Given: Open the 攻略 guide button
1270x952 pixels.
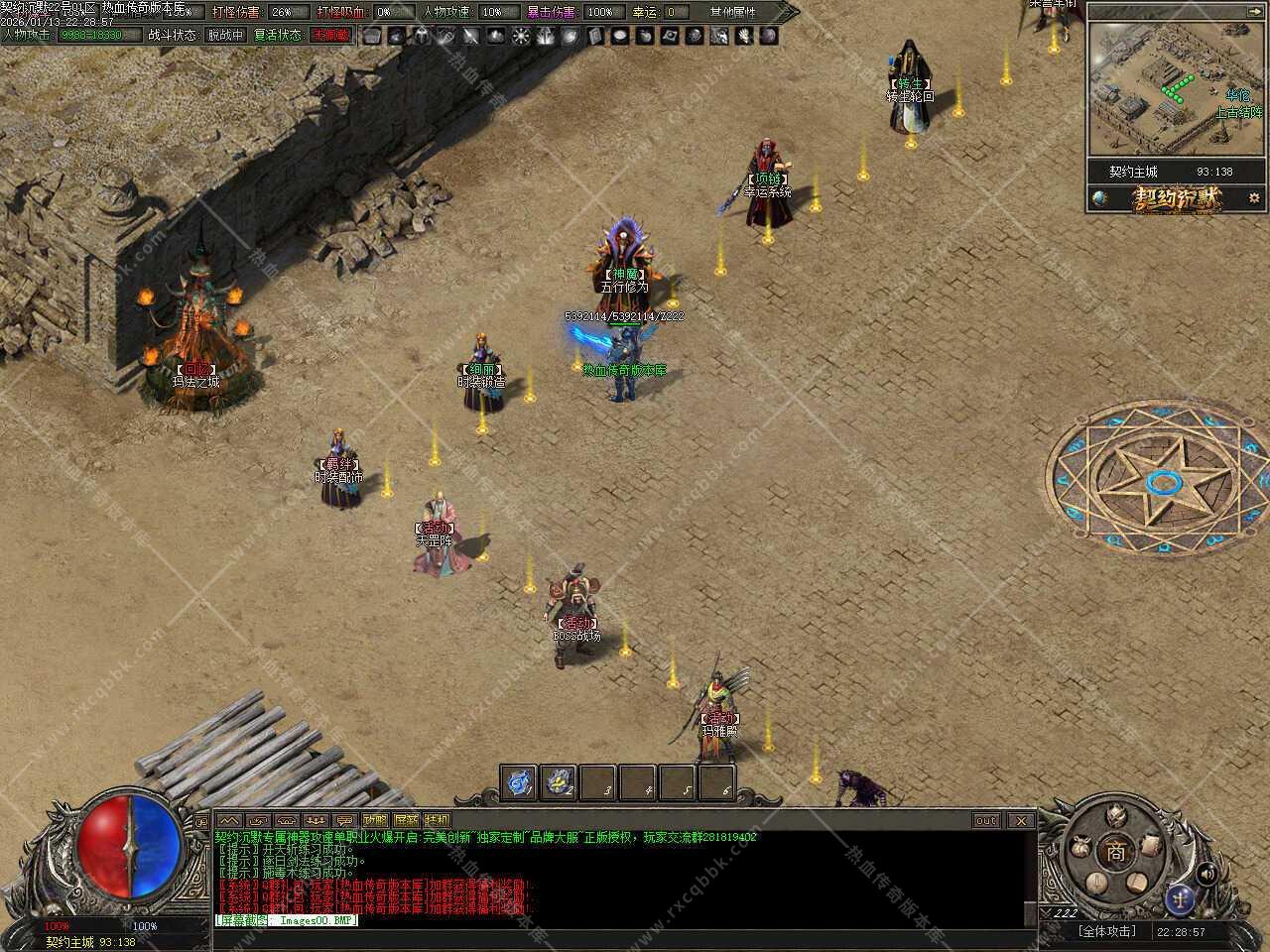Looking at the screenshot, I should [375, 820].
